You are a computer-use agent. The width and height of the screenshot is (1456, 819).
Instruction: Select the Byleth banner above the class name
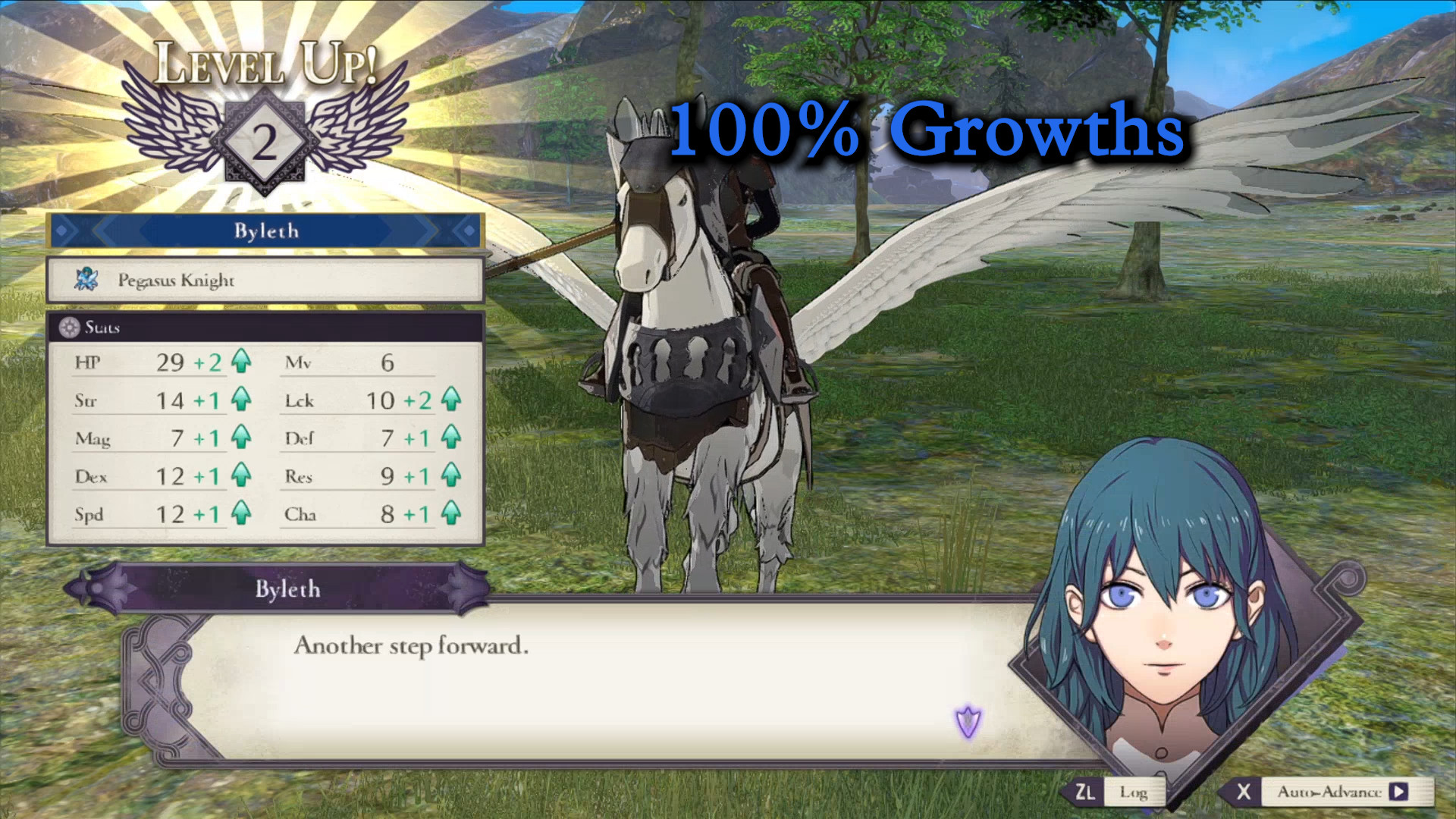tap(265, 231)
